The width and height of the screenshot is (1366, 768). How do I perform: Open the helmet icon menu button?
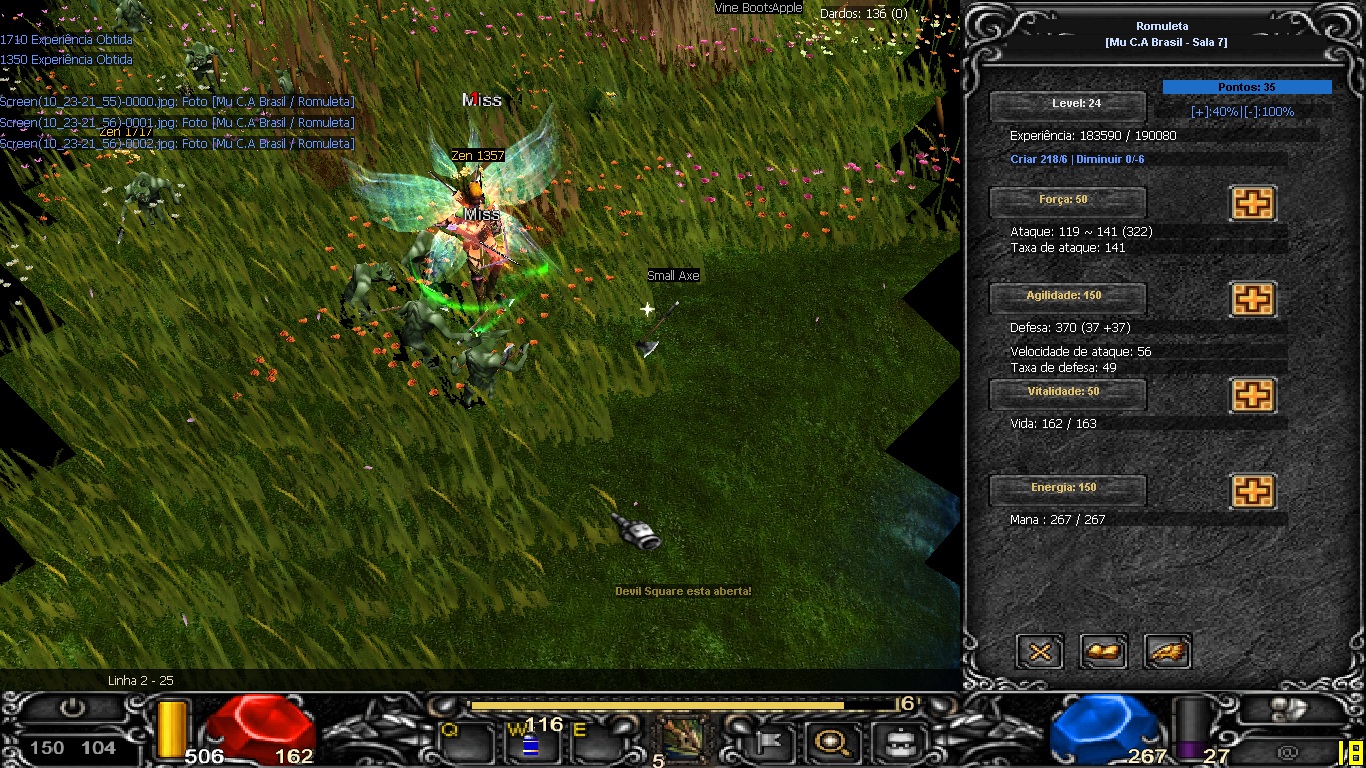point(893,742)
